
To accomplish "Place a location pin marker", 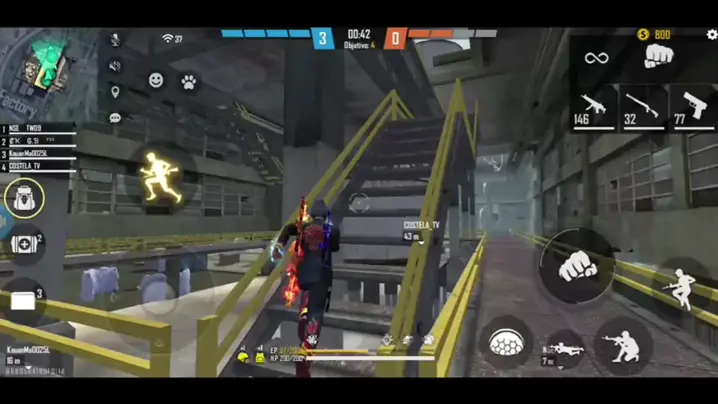I will click(115, 93).
